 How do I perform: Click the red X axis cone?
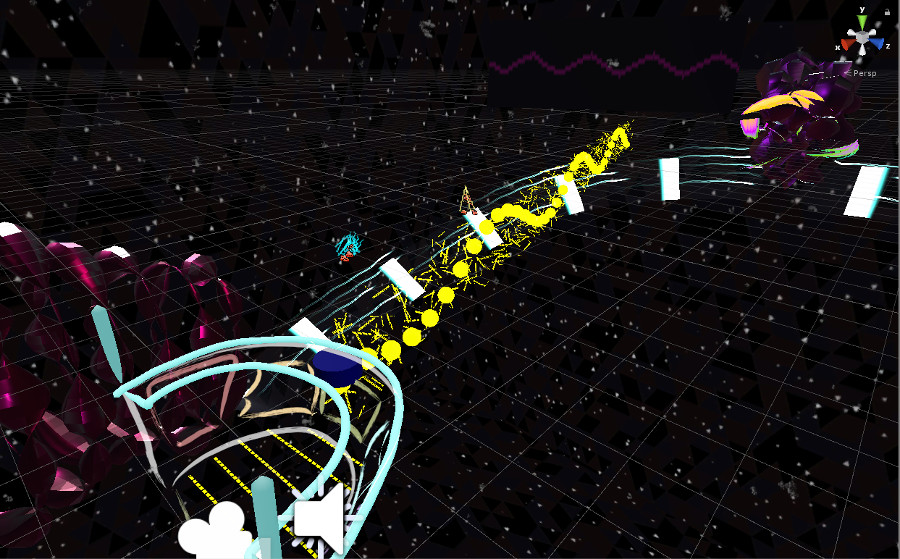[845, 45]
